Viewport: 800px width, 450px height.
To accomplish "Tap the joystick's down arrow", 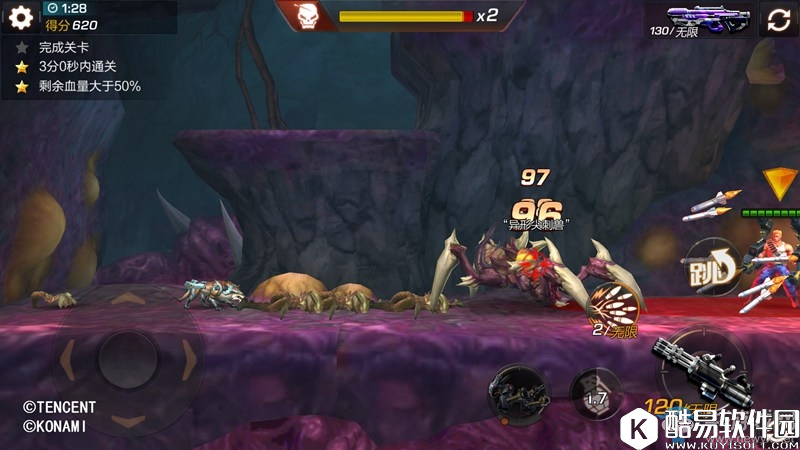I will click(127, 418).
